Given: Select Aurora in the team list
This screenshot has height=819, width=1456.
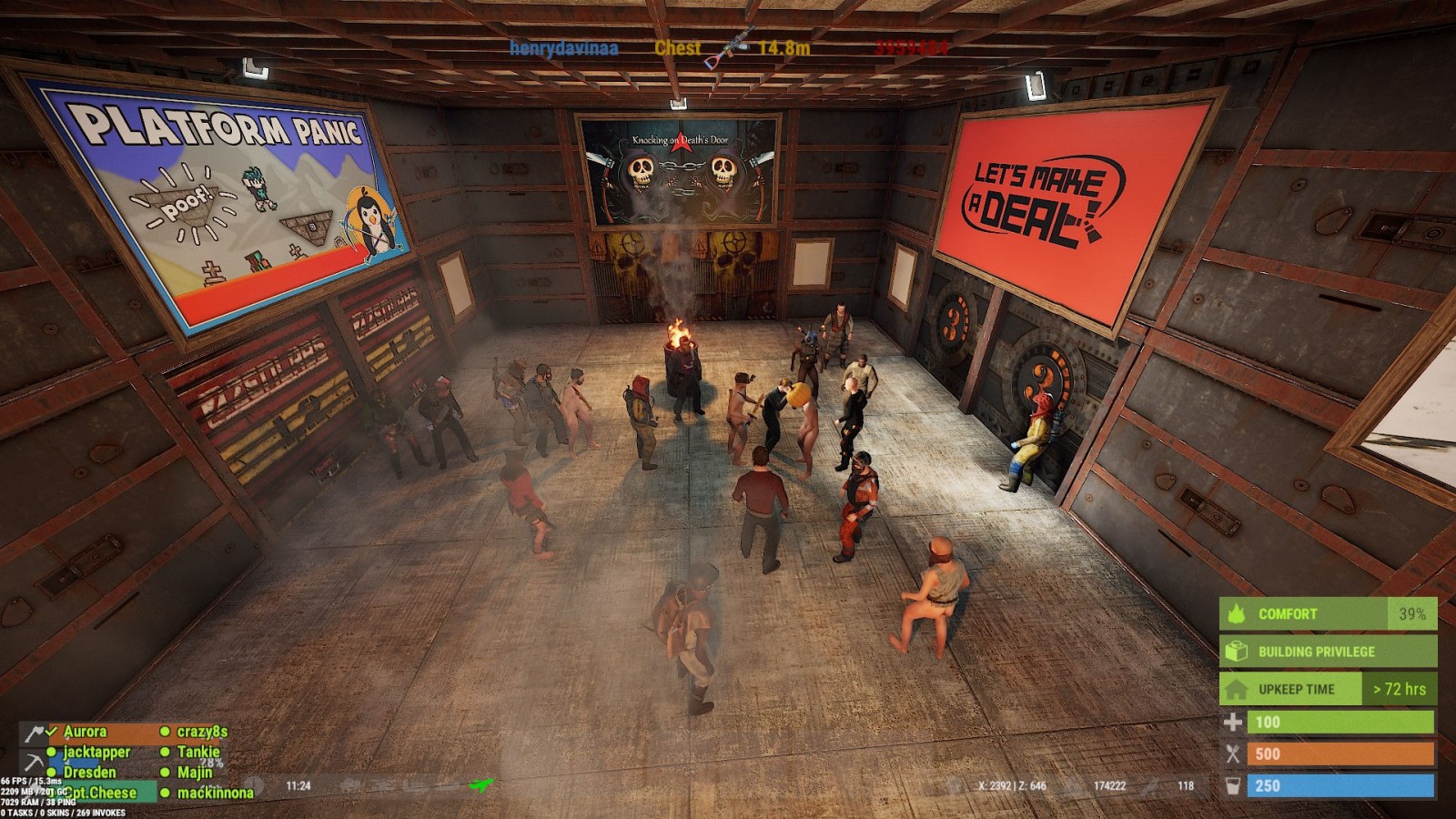Looking at the screenshot, I should (85, 732).
